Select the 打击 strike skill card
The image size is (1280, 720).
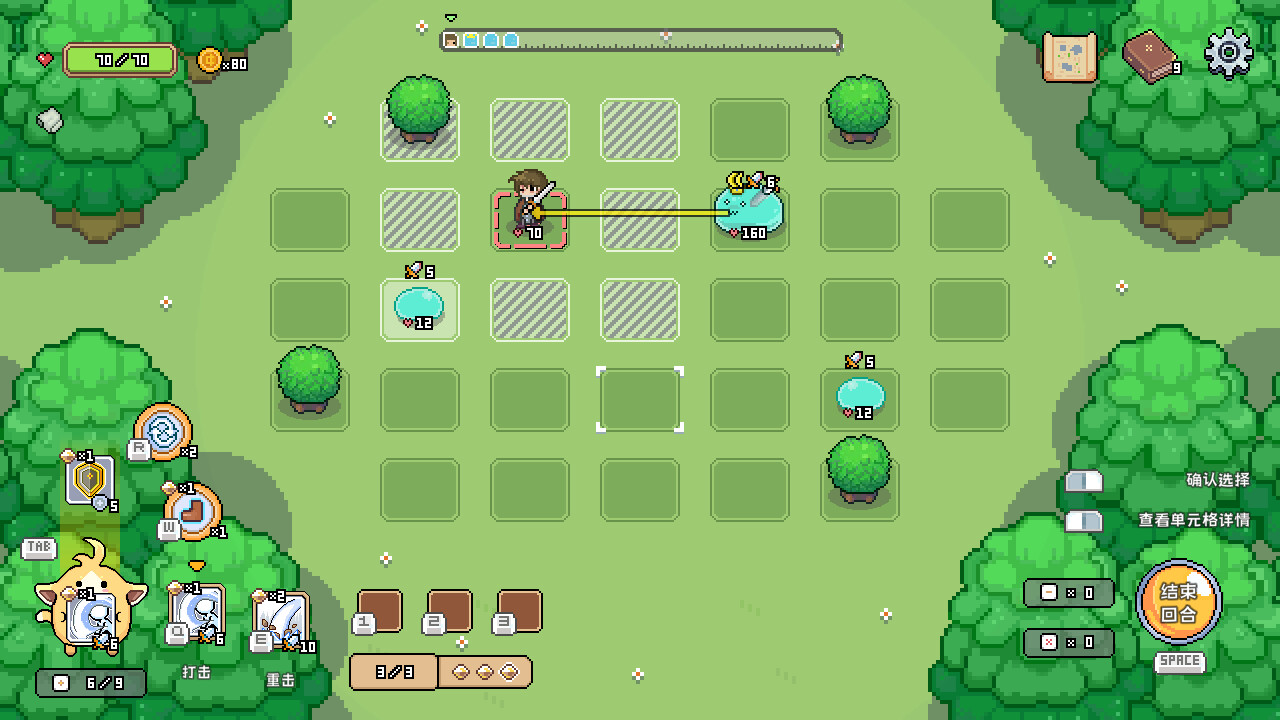(x=196, y=613)
